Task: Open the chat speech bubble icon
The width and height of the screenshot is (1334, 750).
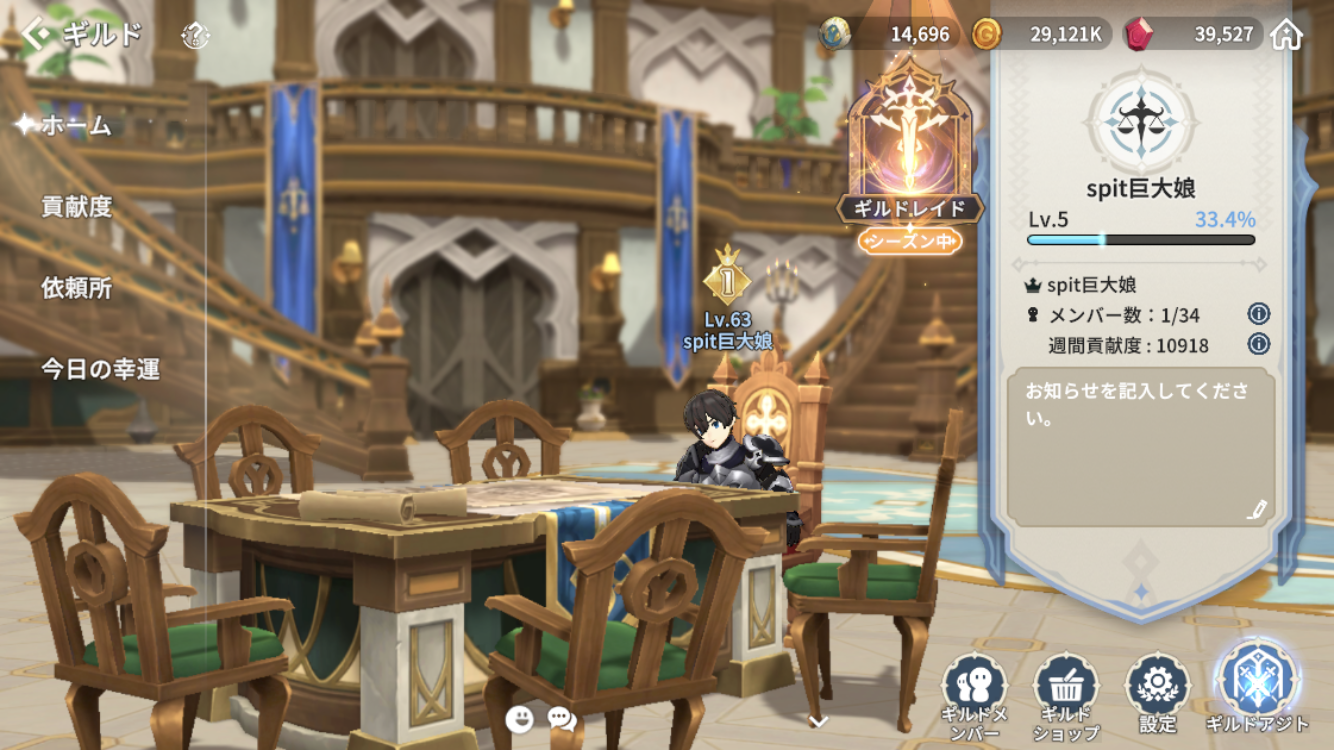Action: [x=562, y=718]
